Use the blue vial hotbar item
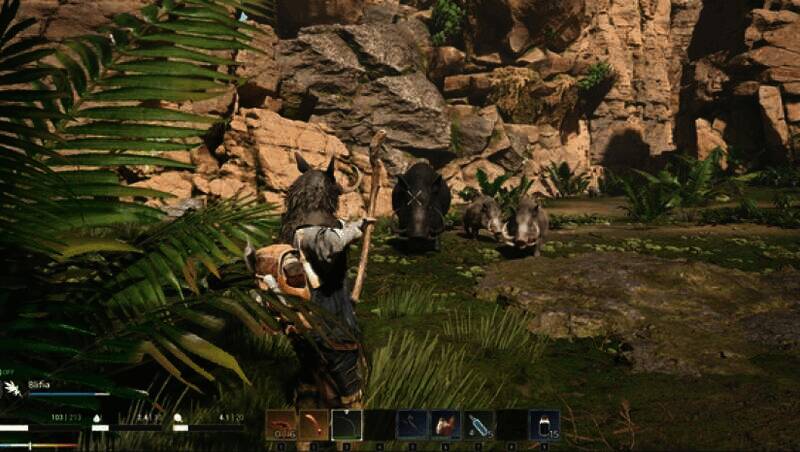800x452 pixels. (478, 425)
